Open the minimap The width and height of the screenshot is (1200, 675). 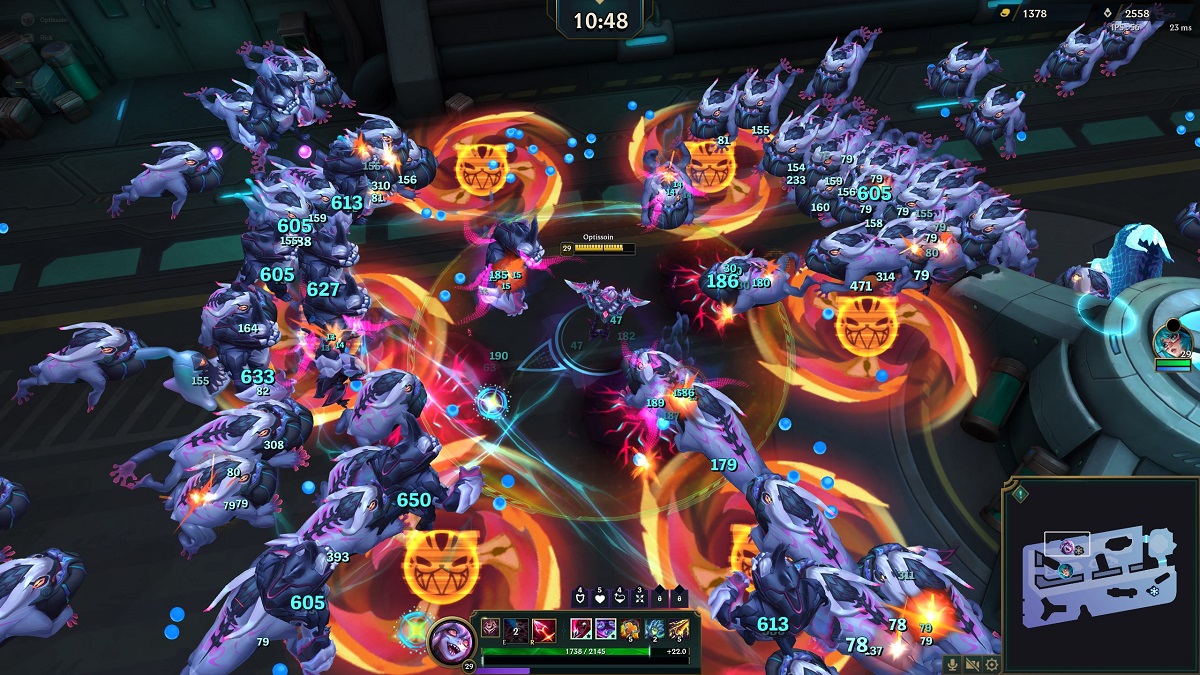(x=1098, y=568)
